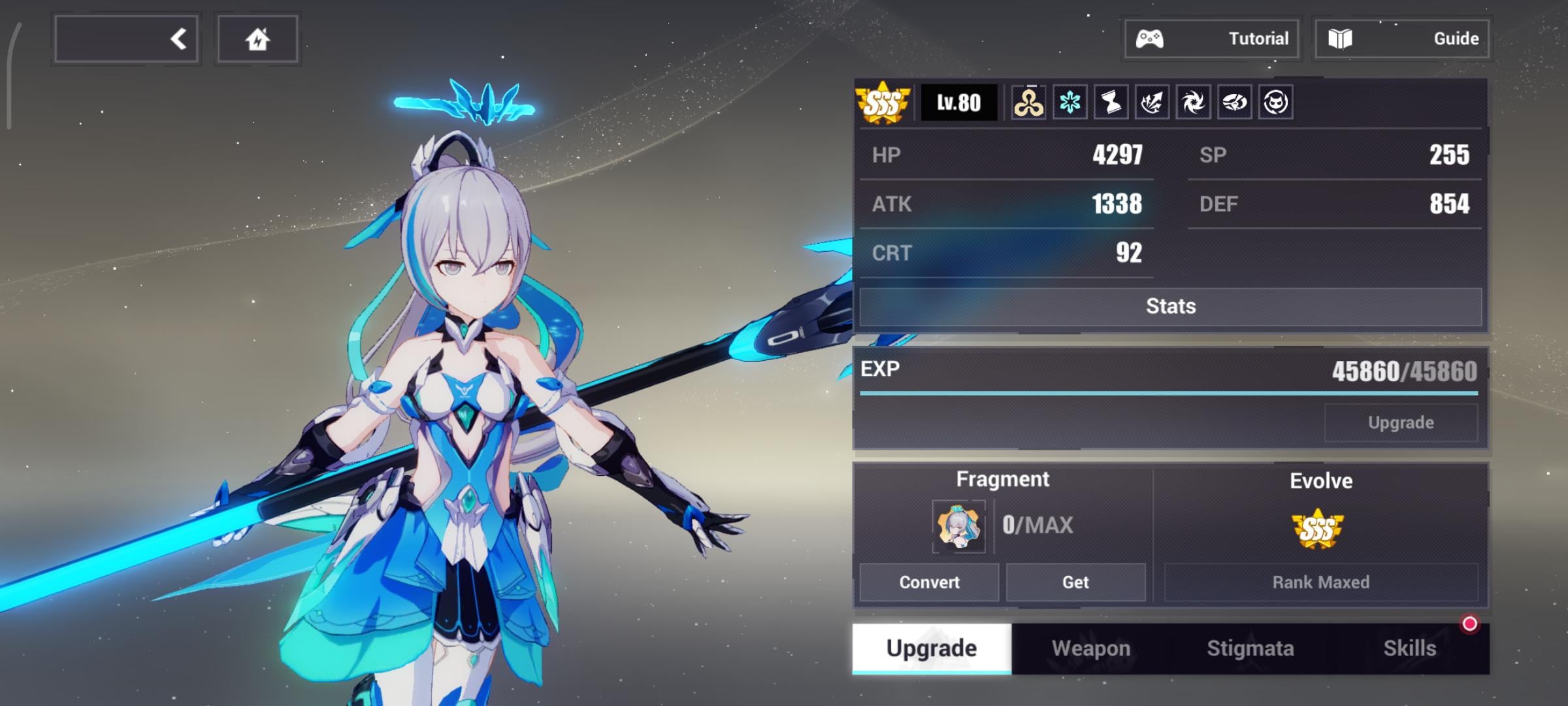Image resolution: width=1568 pixels, height=706 pixels.
Task: Tap the hourglass time-slow trait icon
Action: (1111, 103)
